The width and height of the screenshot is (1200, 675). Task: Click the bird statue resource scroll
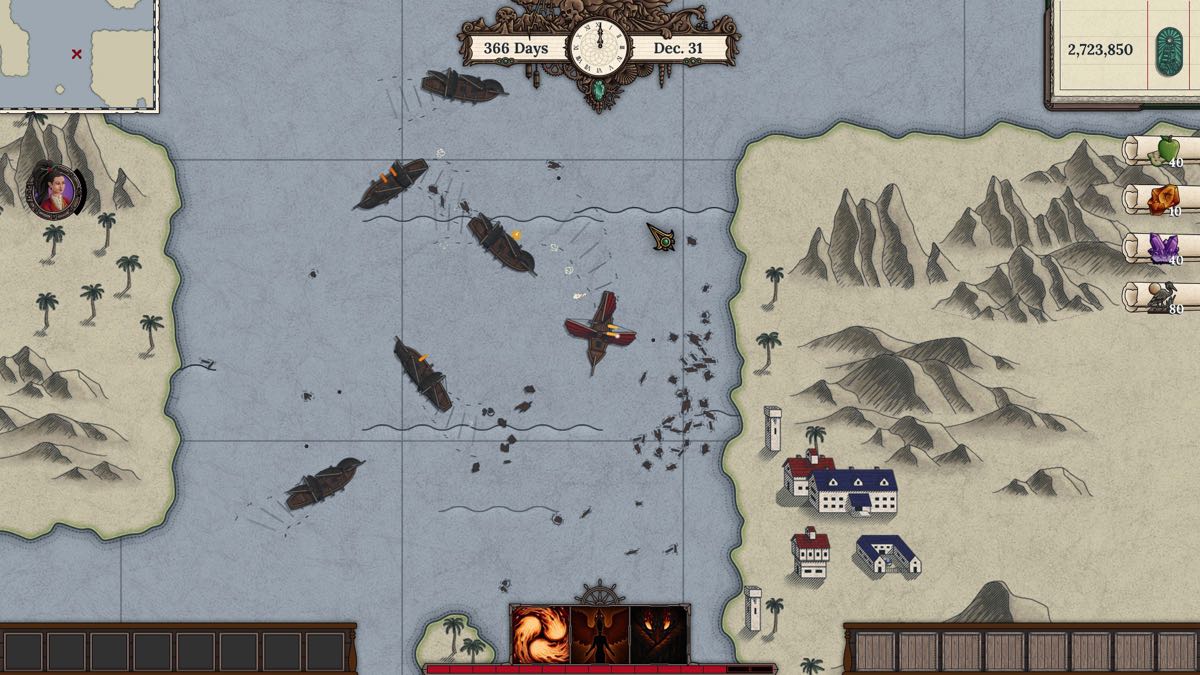[1163, 297]
